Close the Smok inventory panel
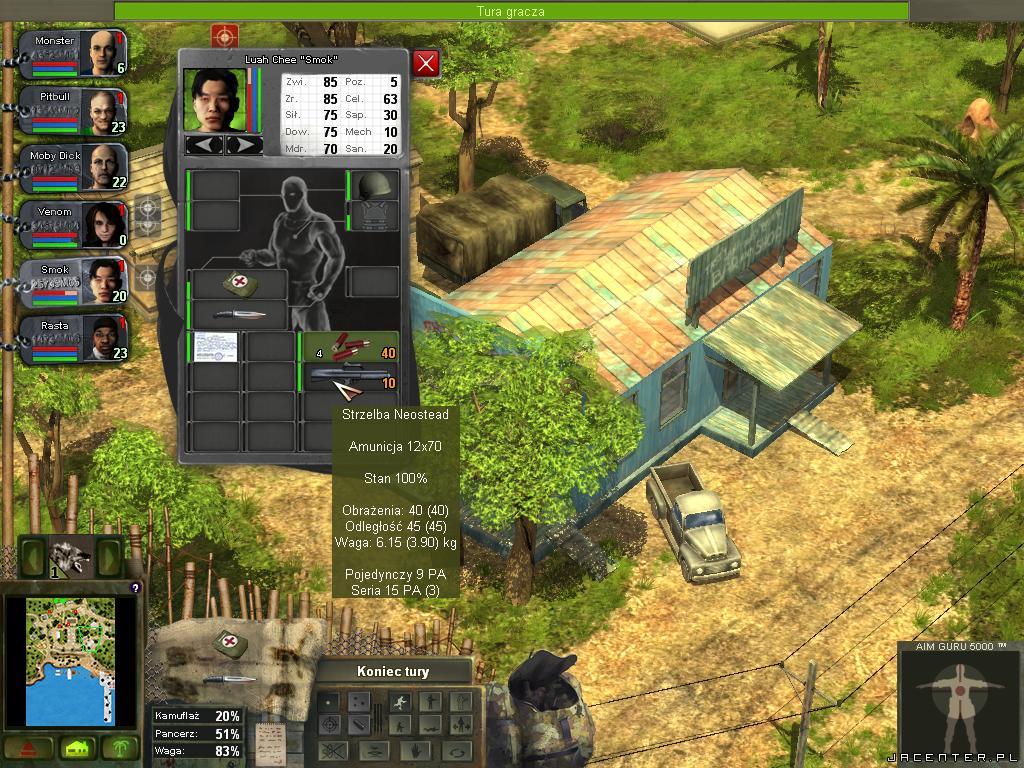 pyautogui.click(x=427, y=64)
